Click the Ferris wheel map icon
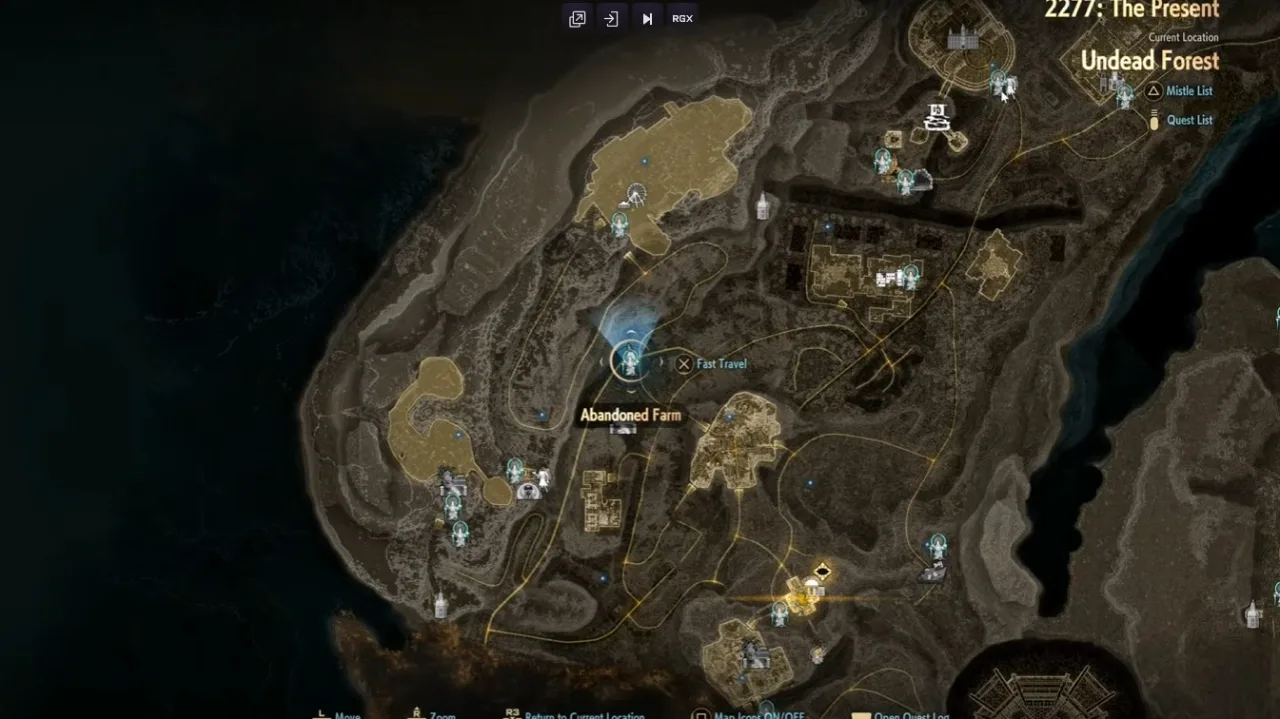 [x=635, y=193]
